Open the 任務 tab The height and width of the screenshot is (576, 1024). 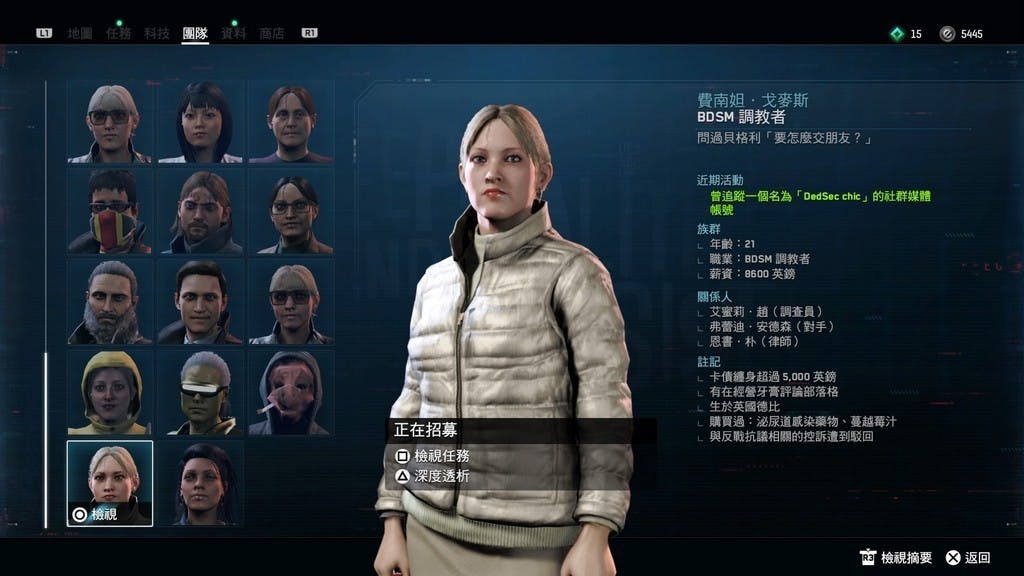[118, 33]
